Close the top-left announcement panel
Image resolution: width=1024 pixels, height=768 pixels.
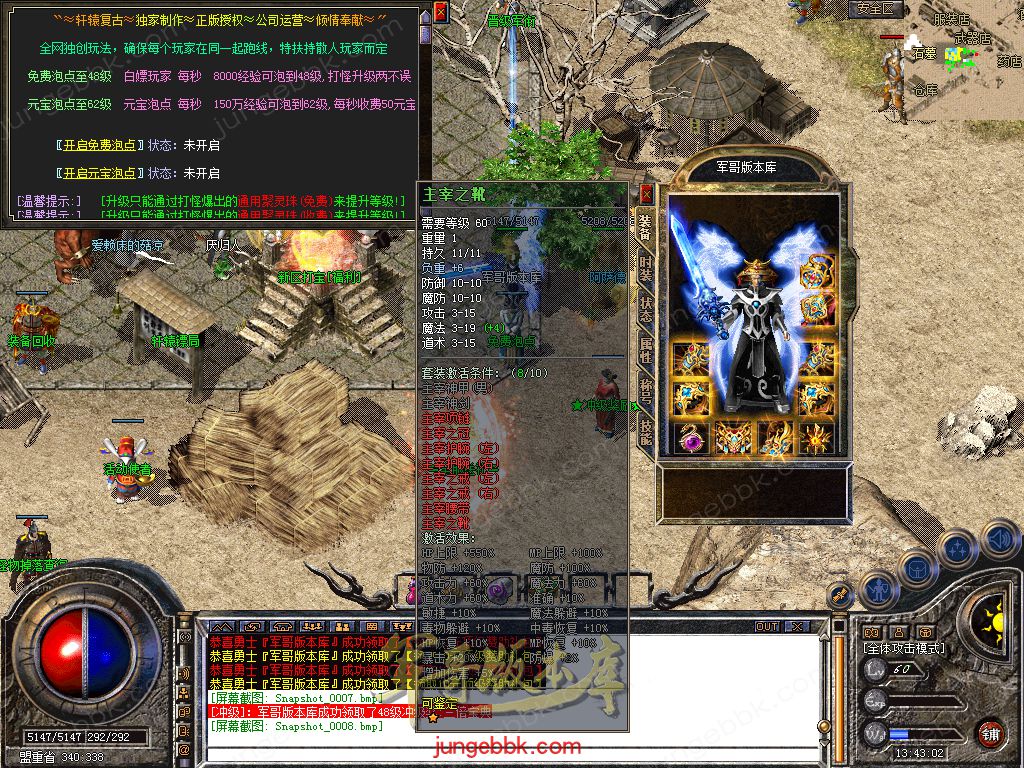tap(441, 11)
